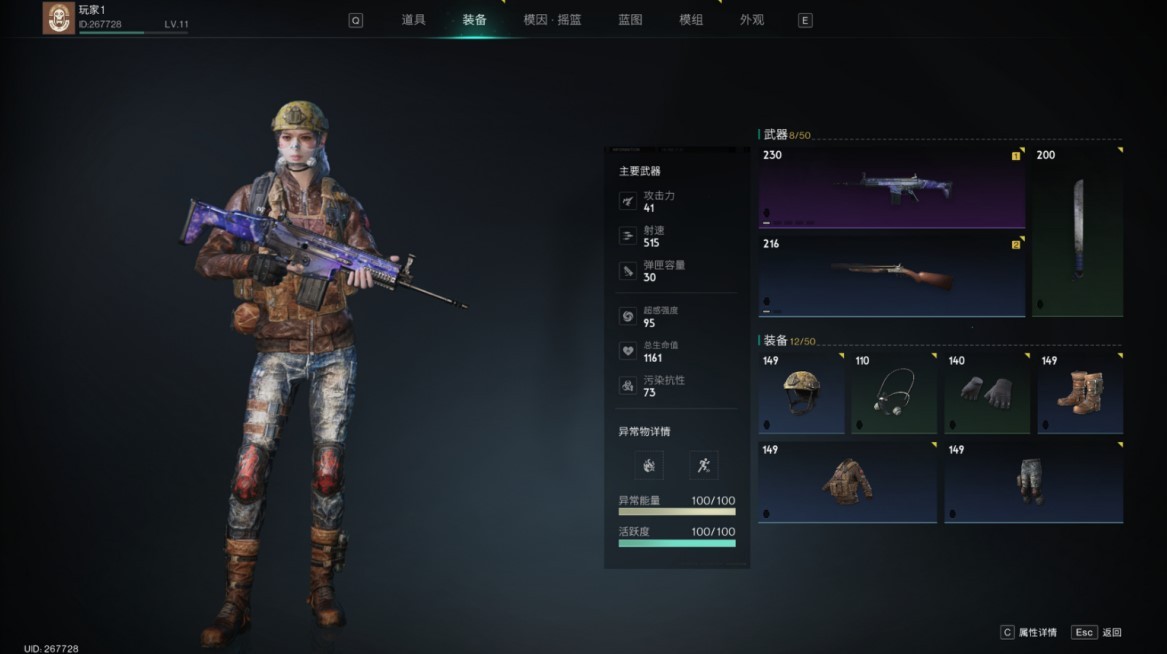Viewport: 1167px width, 654px height.
Task: Open the 模组 tab
Action: coord(691,20)
